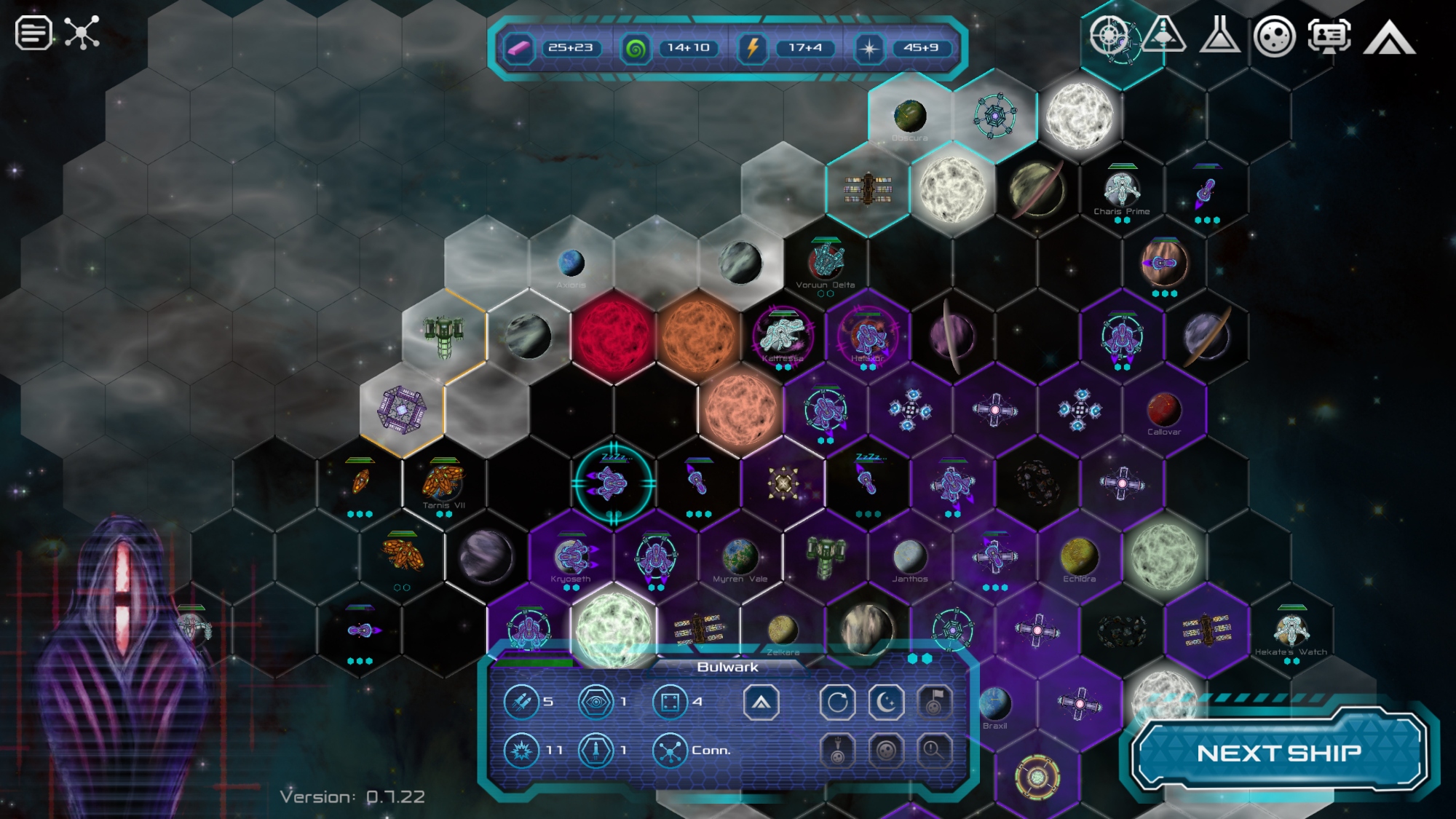Select the drill-on-planet action button
Image resolution: width=1456 pixels, height=819 pixels.
837,750
